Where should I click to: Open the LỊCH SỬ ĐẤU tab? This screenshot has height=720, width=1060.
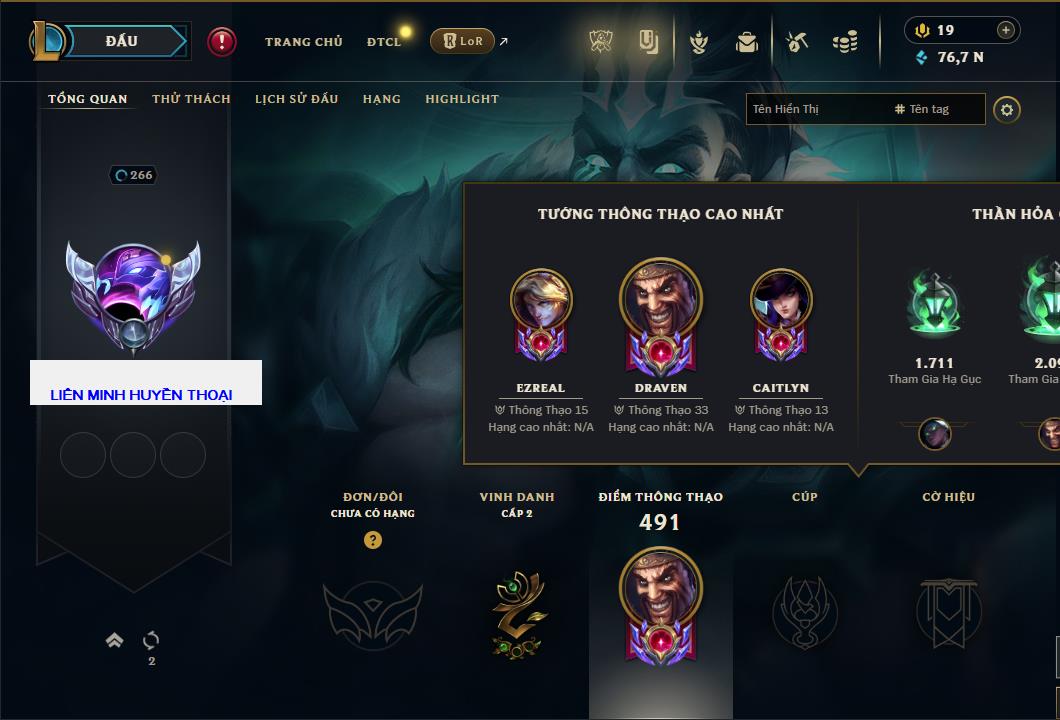point(296,99)
